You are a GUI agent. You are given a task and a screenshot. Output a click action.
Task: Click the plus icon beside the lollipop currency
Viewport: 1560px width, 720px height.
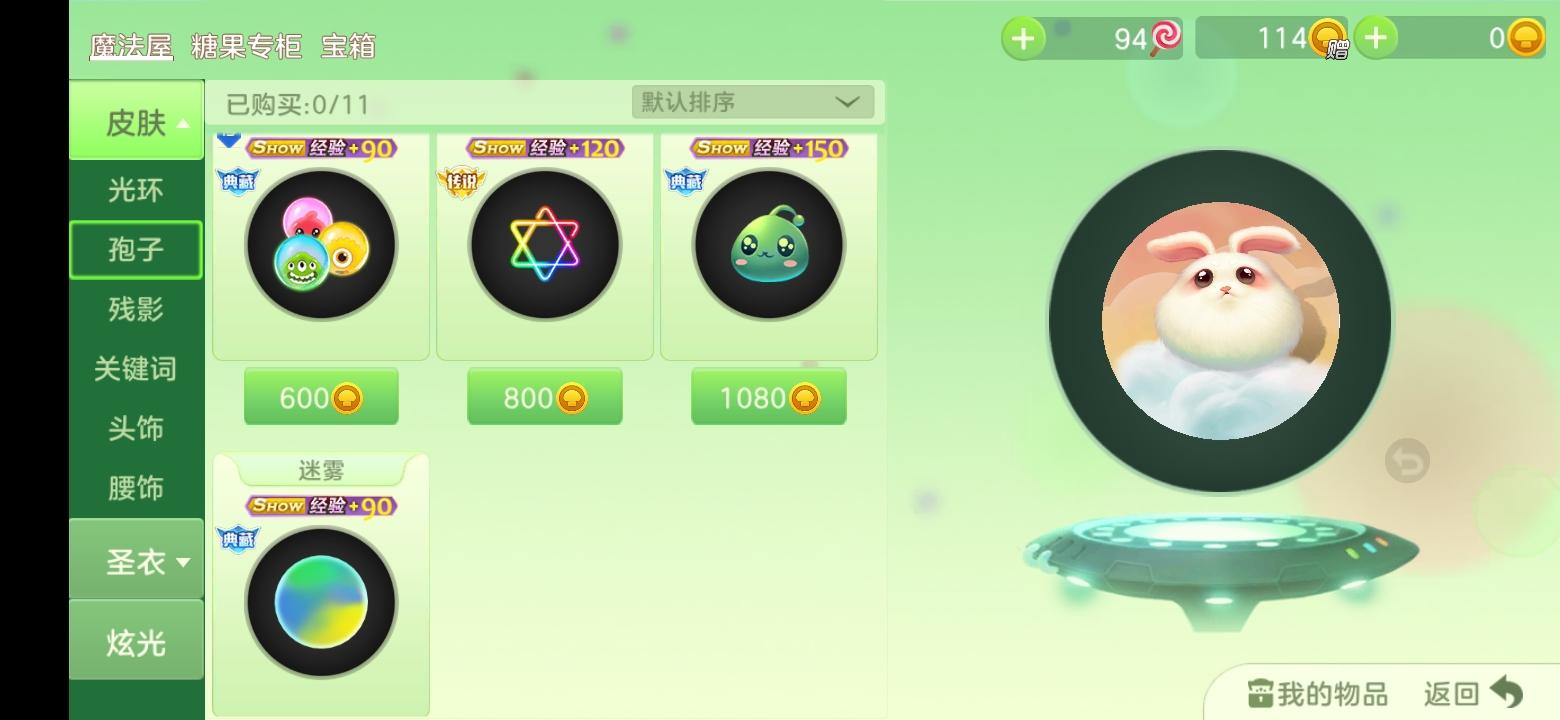coord(1025,38)
